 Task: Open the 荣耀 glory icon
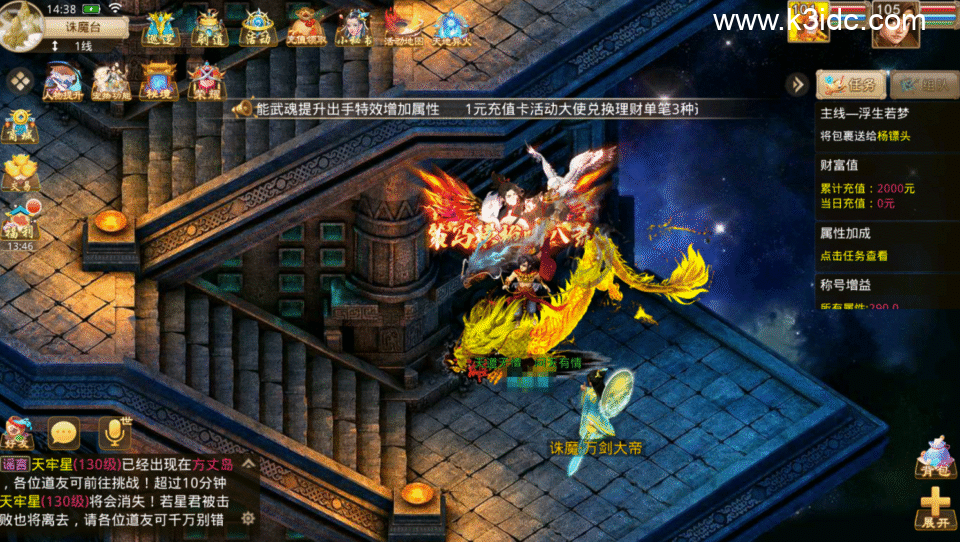[207, 80]
